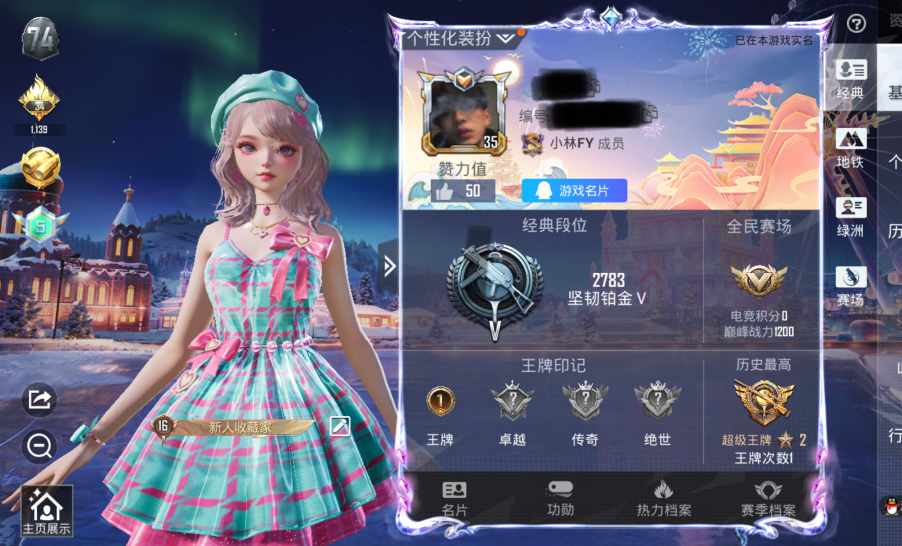Screen dimensions: 902x546
Task: Select the 地铁 mode tab
Action: click(851, 147)
